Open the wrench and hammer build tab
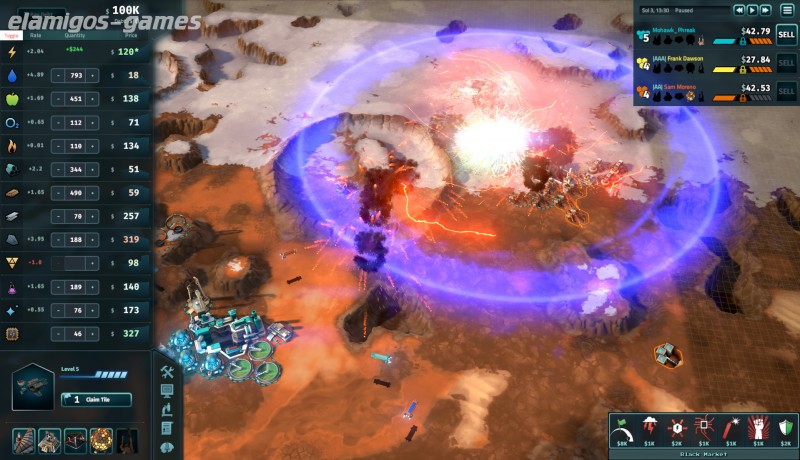Viewport: 800px width, 460px height. tap(167, 372)
